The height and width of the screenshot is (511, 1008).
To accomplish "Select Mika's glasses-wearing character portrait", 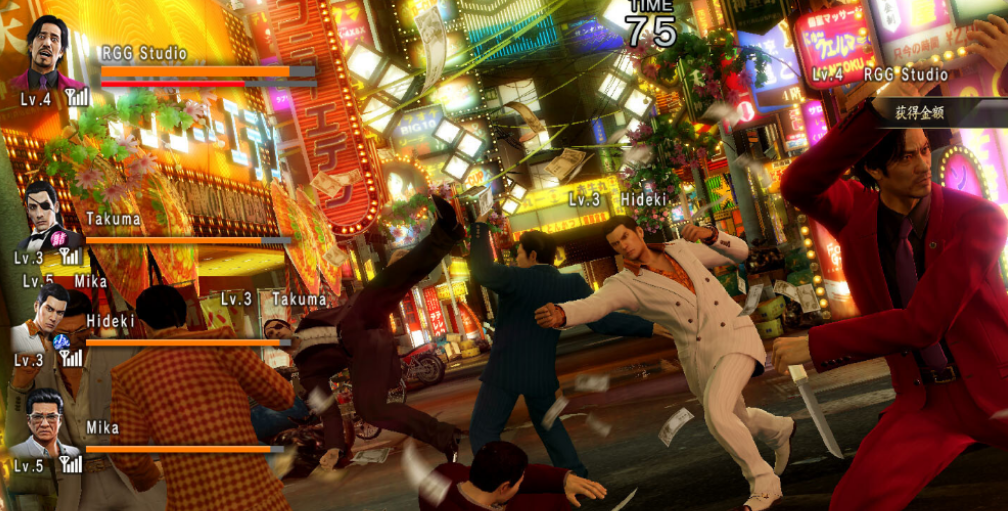I will pyautogui.click(x=45, y=423).
